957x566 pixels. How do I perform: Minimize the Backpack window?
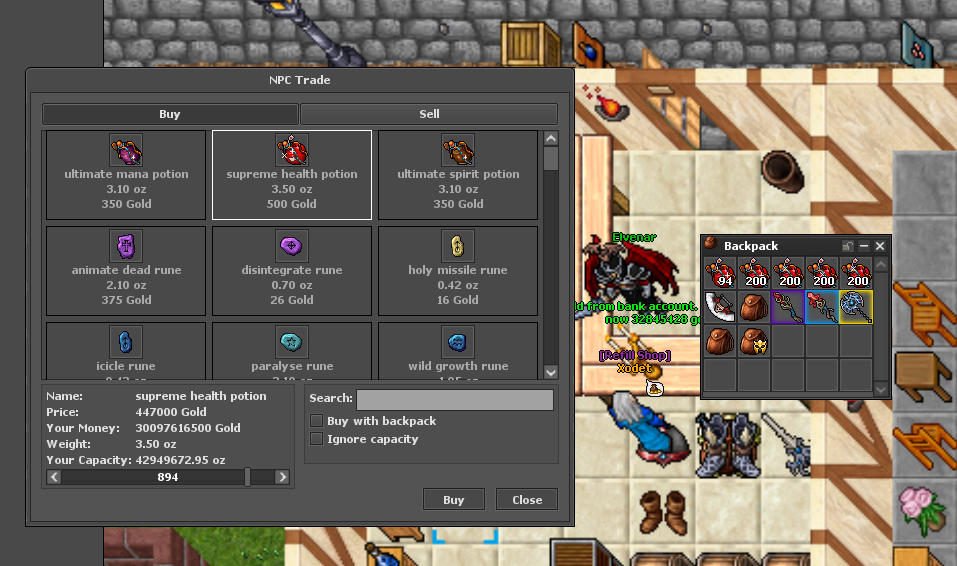864,246
